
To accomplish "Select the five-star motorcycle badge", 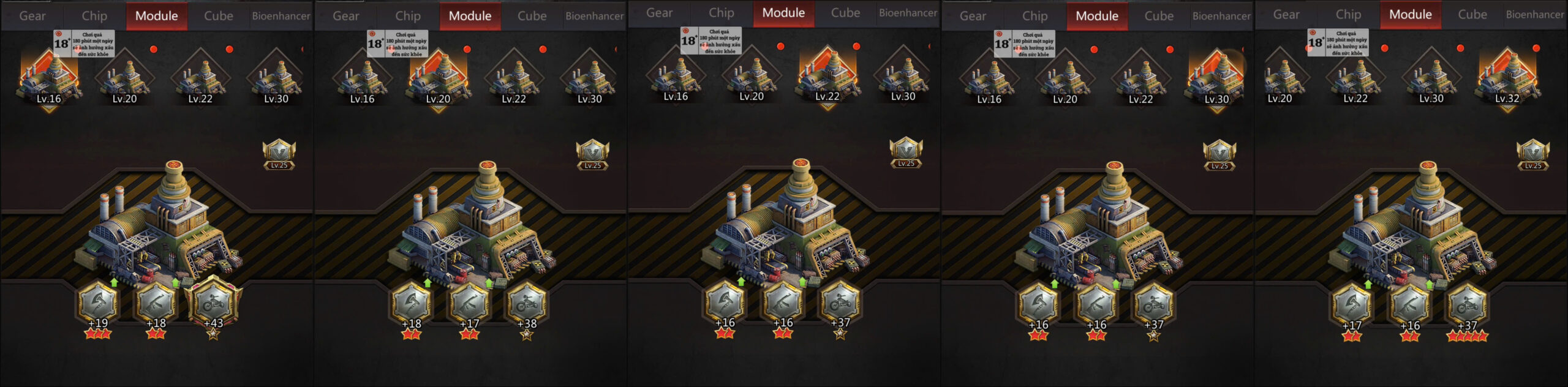I will click(1467, 305).
